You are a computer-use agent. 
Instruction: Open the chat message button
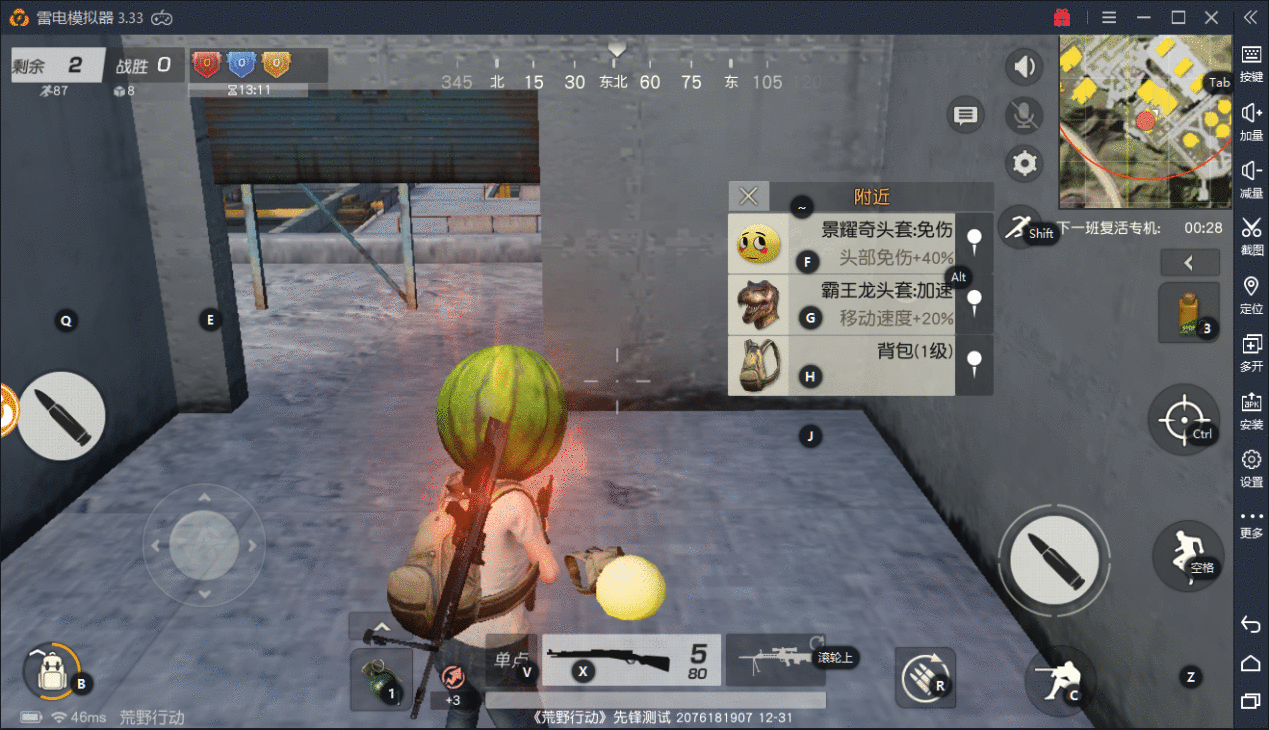[x=965, y=116]
